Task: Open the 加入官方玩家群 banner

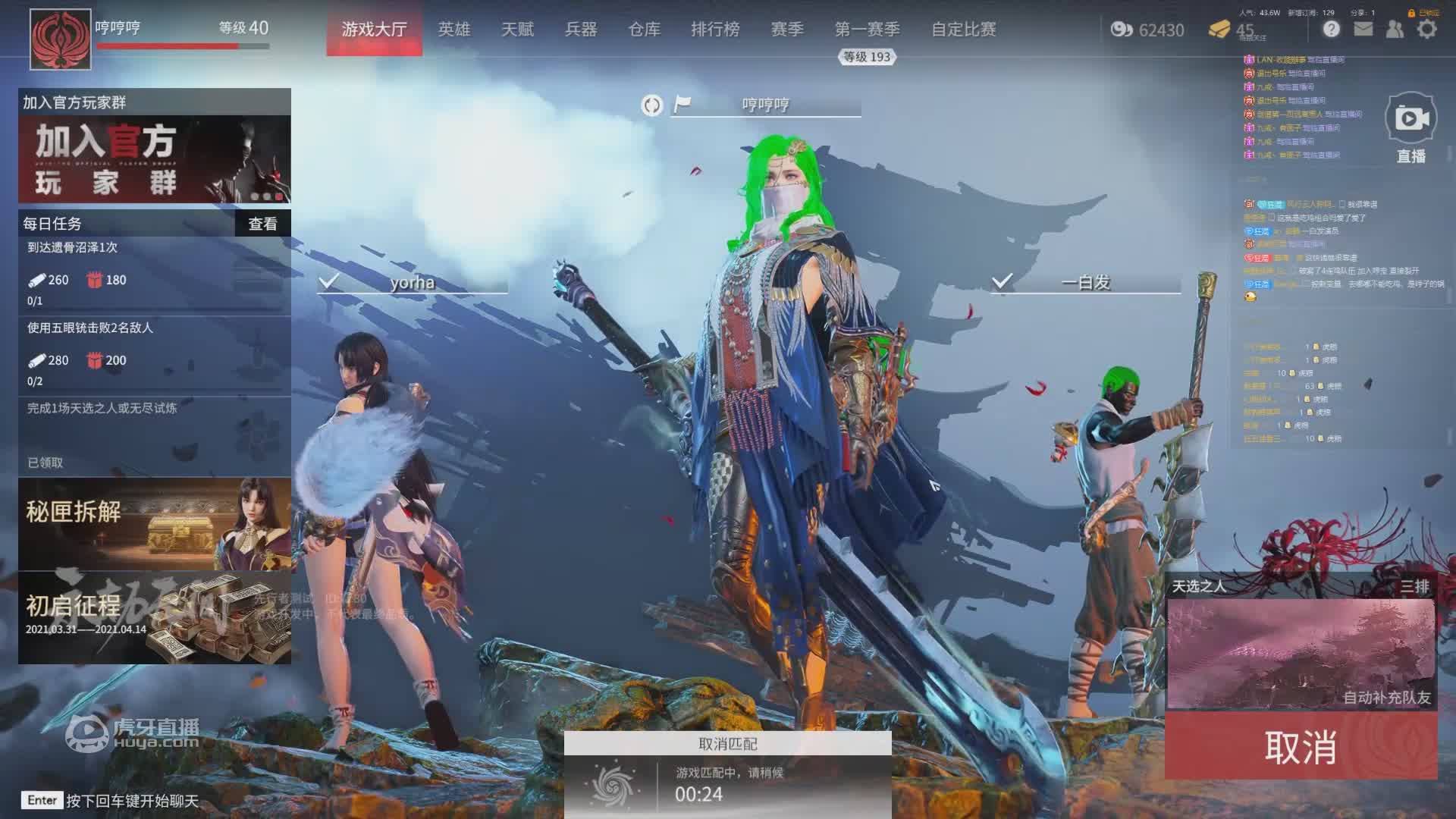Action: pos(155,159)
